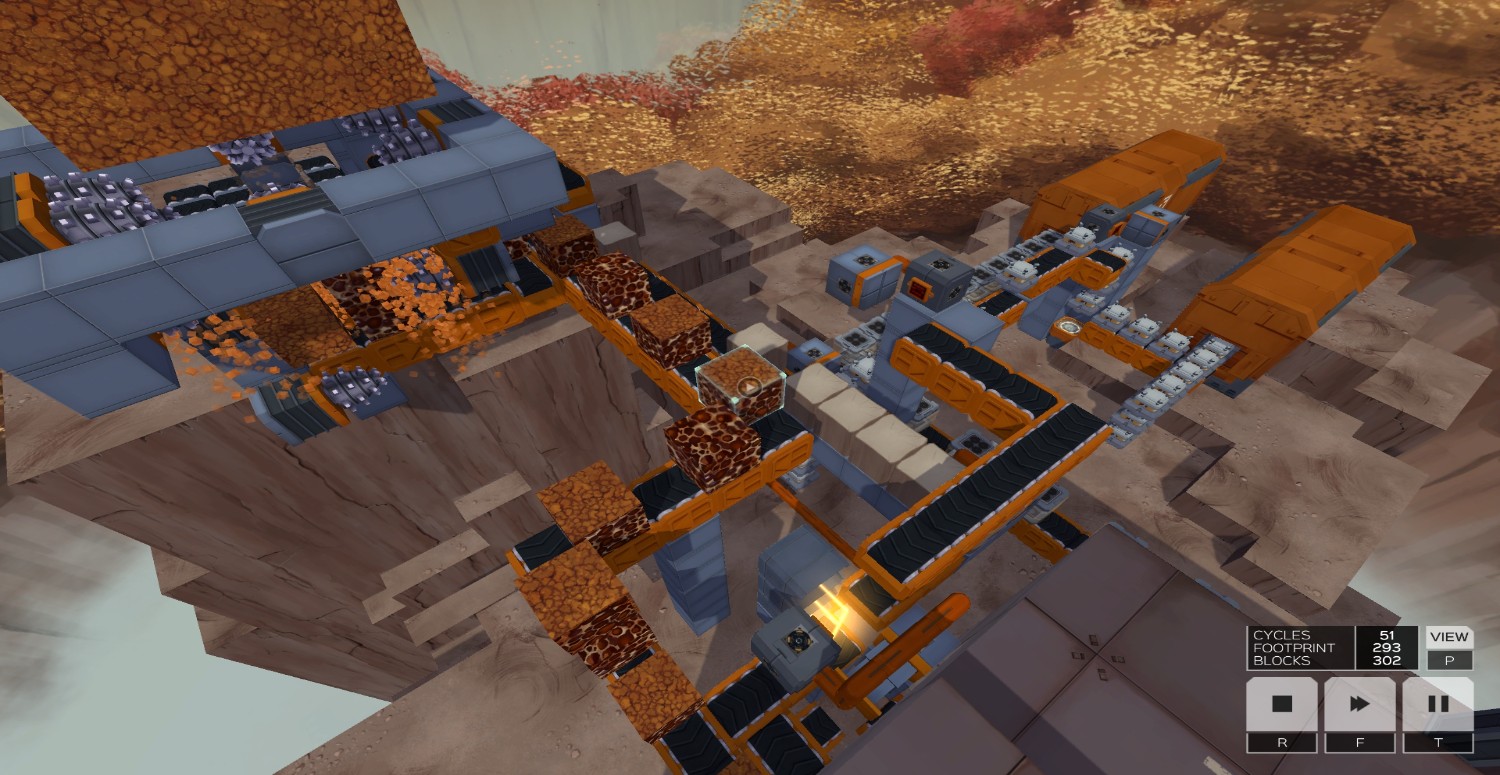Fast-forward the running simulation
This screenshot has height=775, width=1500.
[x=1359, y=704]
